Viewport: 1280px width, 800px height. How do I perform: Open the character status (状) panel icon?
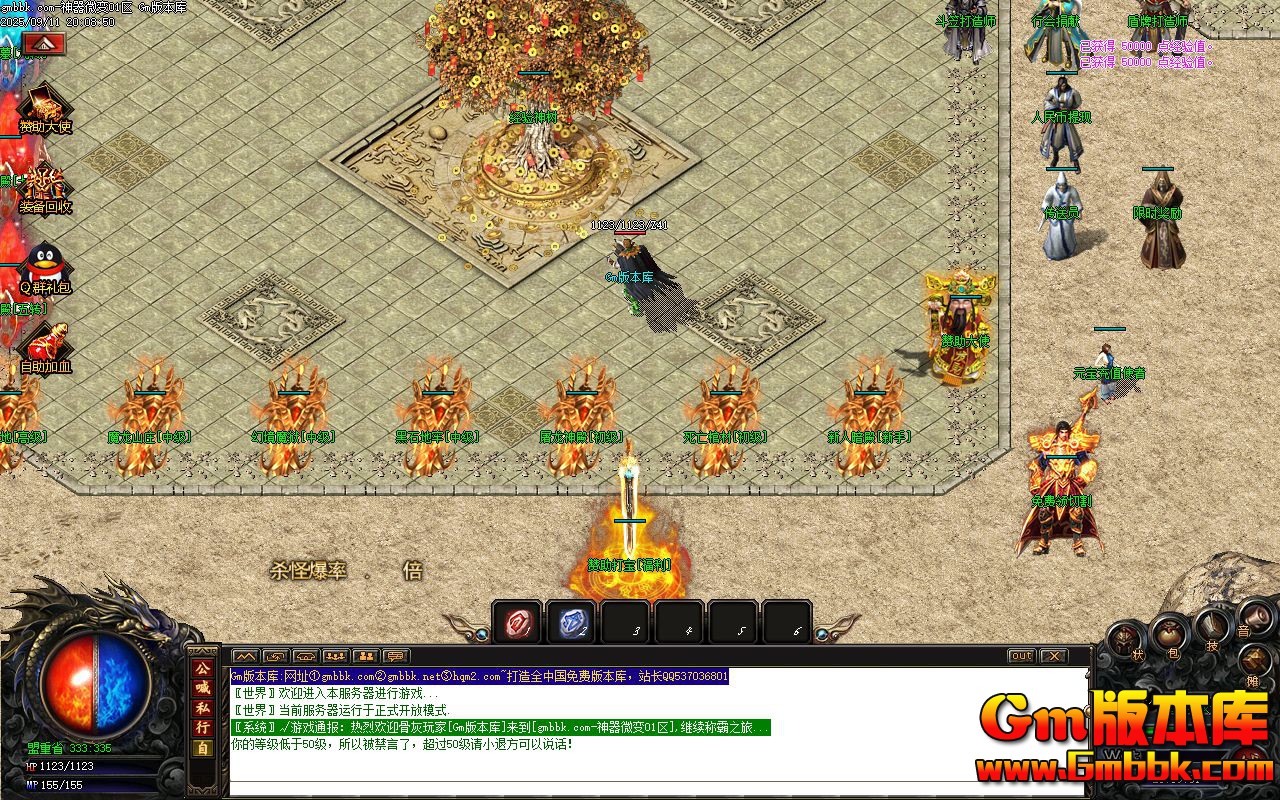(x=1125, y=637)
